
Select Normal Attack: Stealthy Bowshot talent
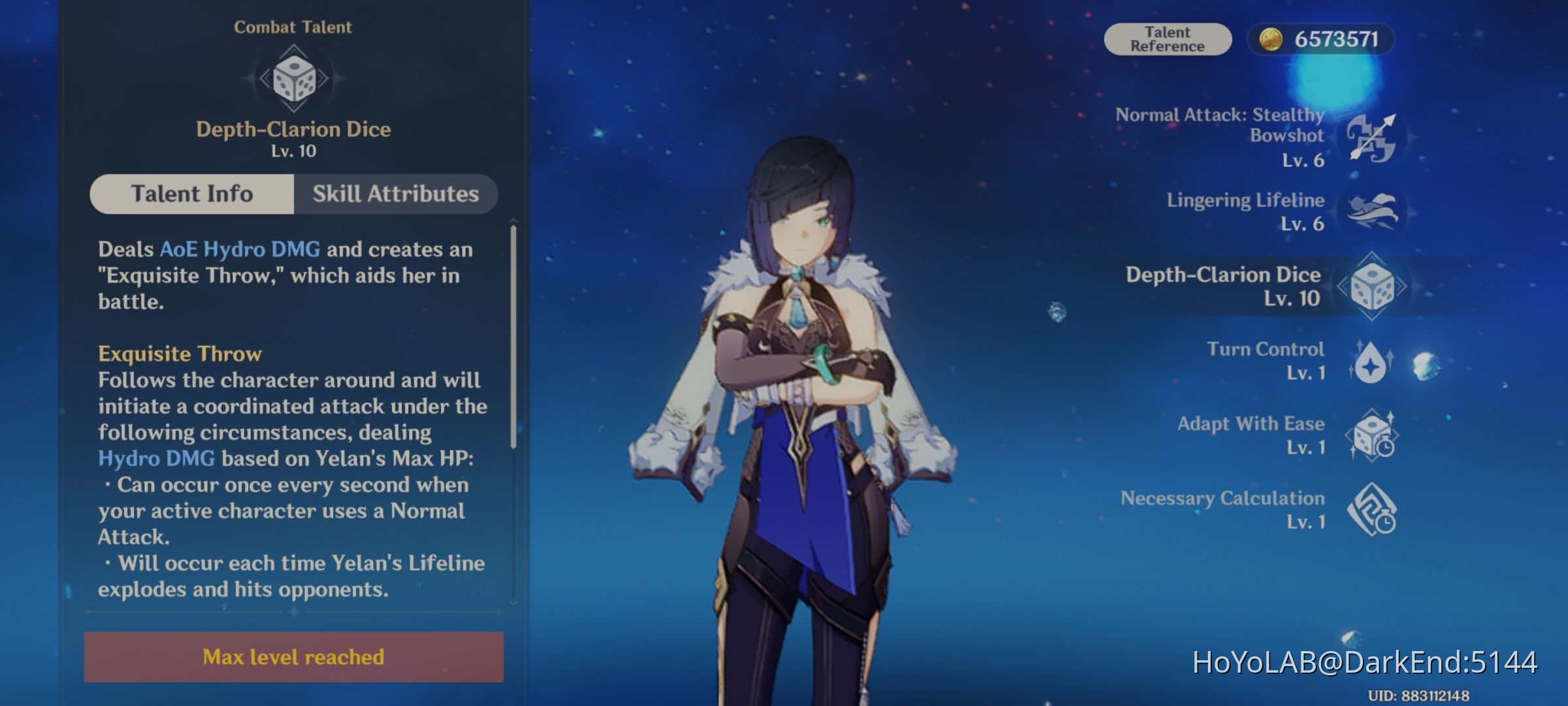(x=1371, y=138)
